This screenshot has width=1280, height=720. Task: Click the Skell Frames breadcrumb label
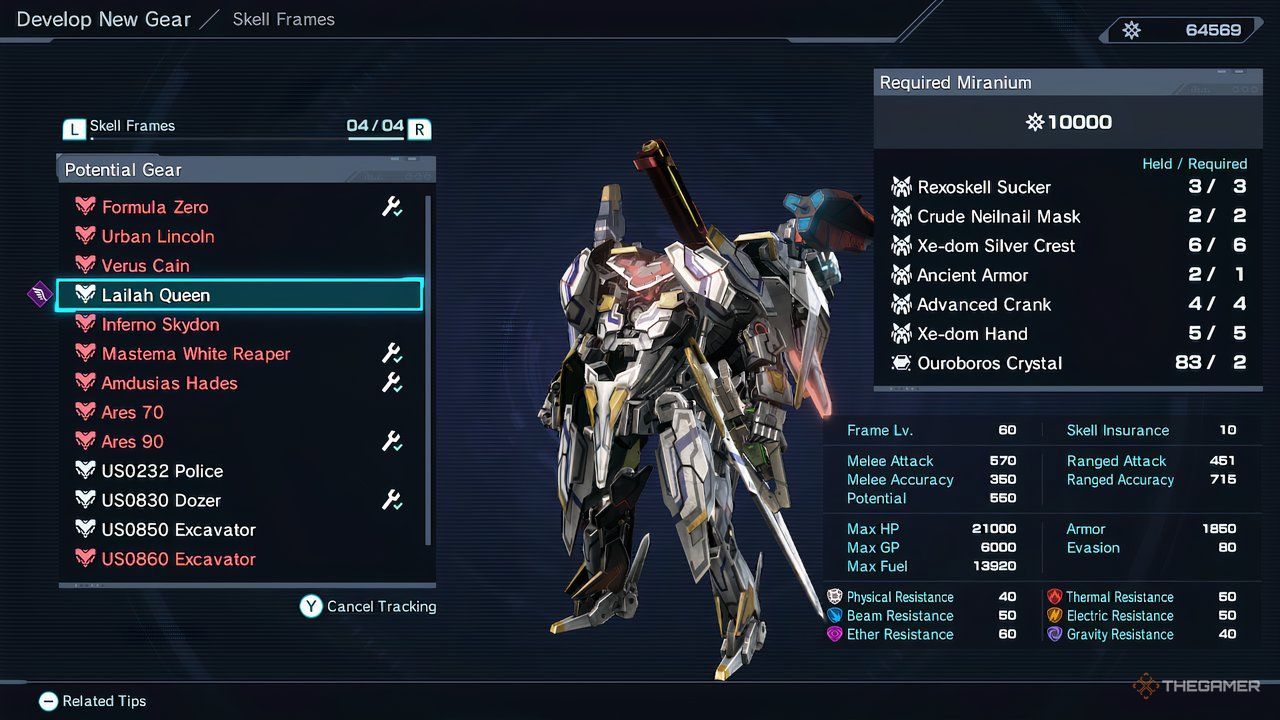[284, 18]
